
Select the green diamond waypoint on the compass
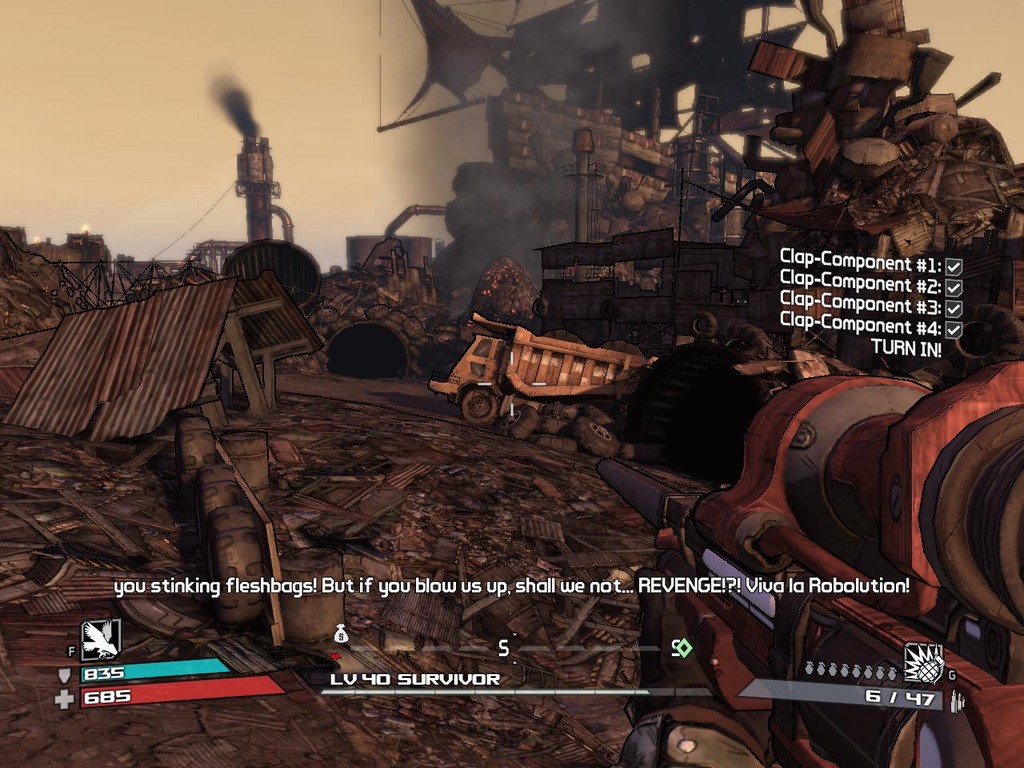coord(683,648)
